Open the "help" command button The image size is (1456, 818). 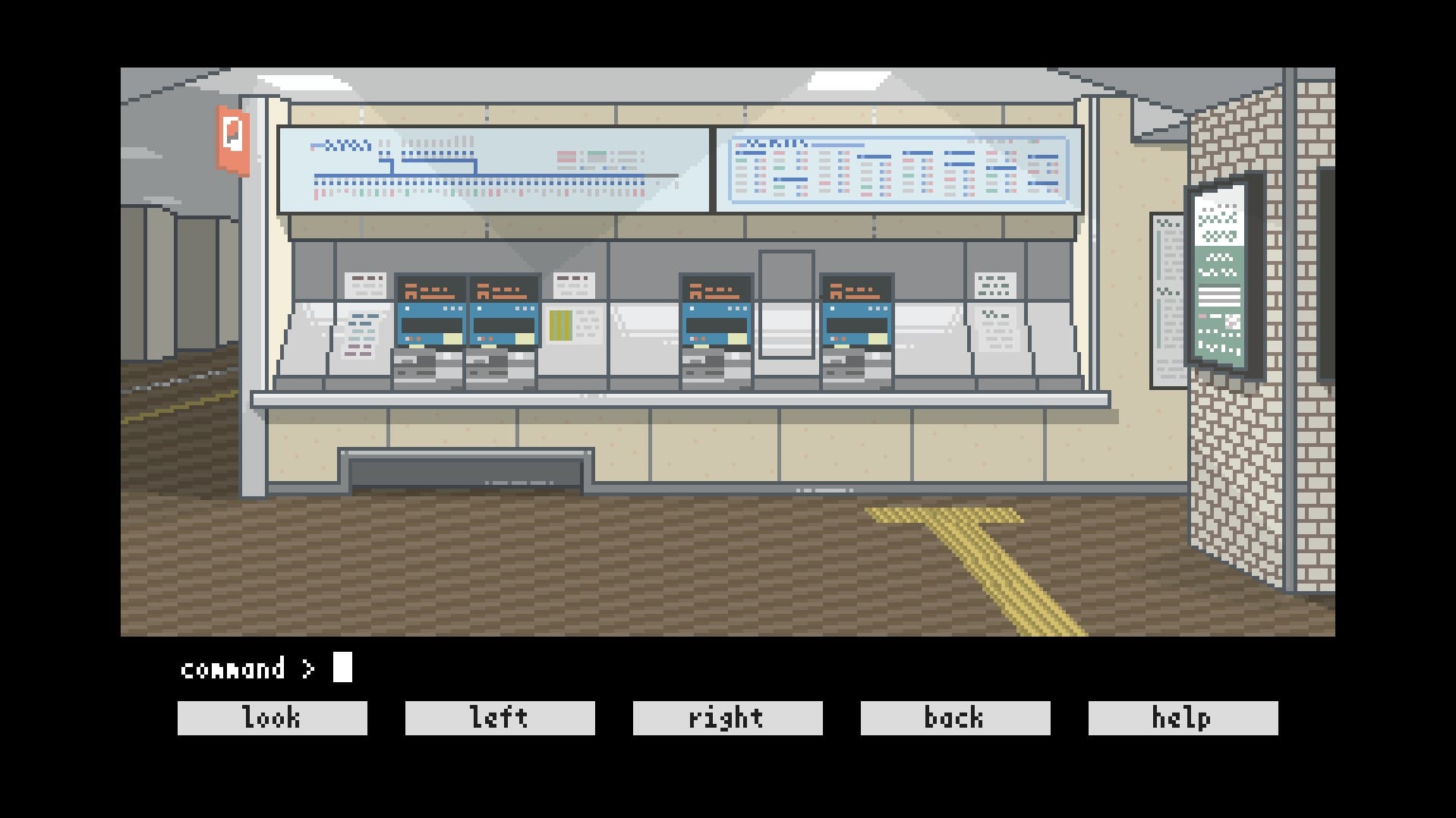(x=1183, y=718)
